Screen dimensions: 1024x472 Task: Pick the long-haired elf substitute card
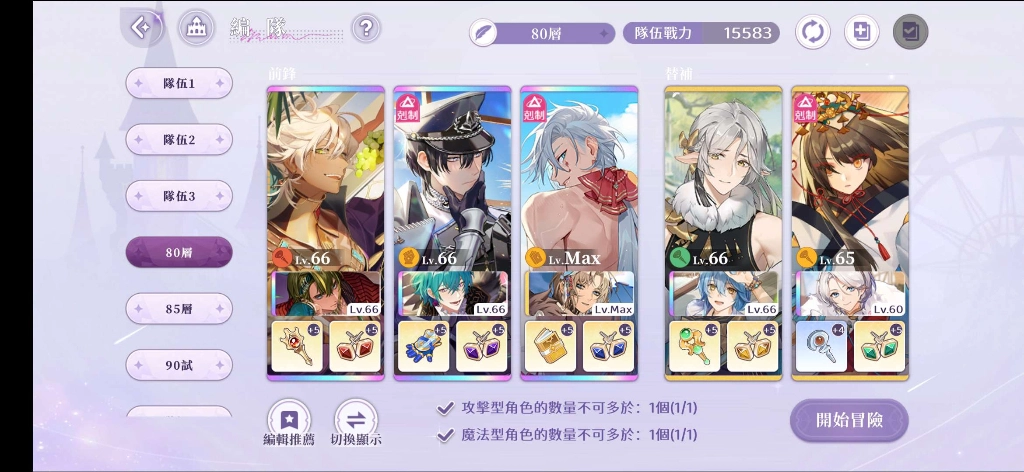(723, 180)
